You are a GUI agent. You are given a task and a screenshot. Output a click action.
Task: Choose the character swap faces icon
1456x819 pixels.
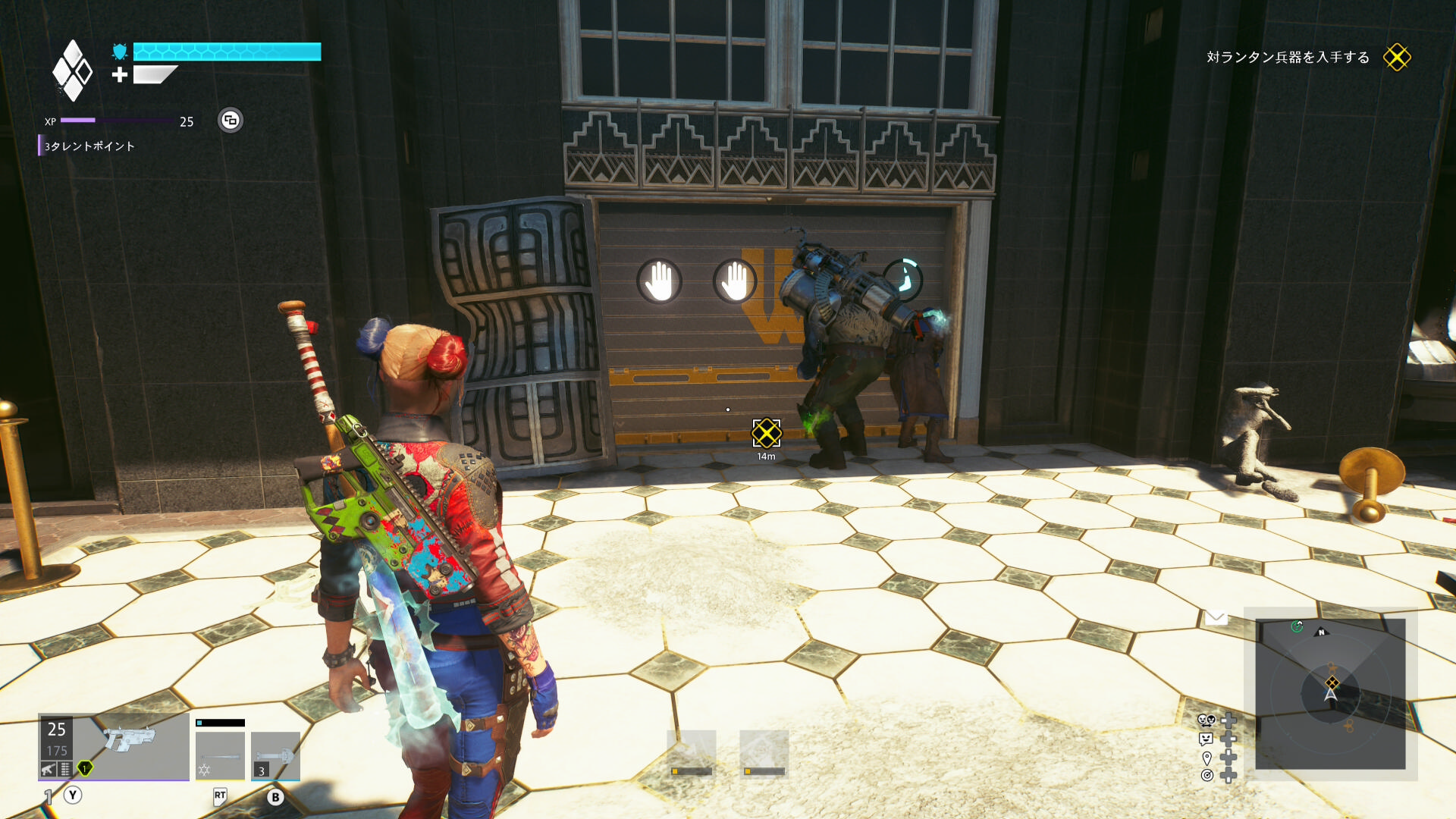pyautogui.click(x=1206, y=720)
